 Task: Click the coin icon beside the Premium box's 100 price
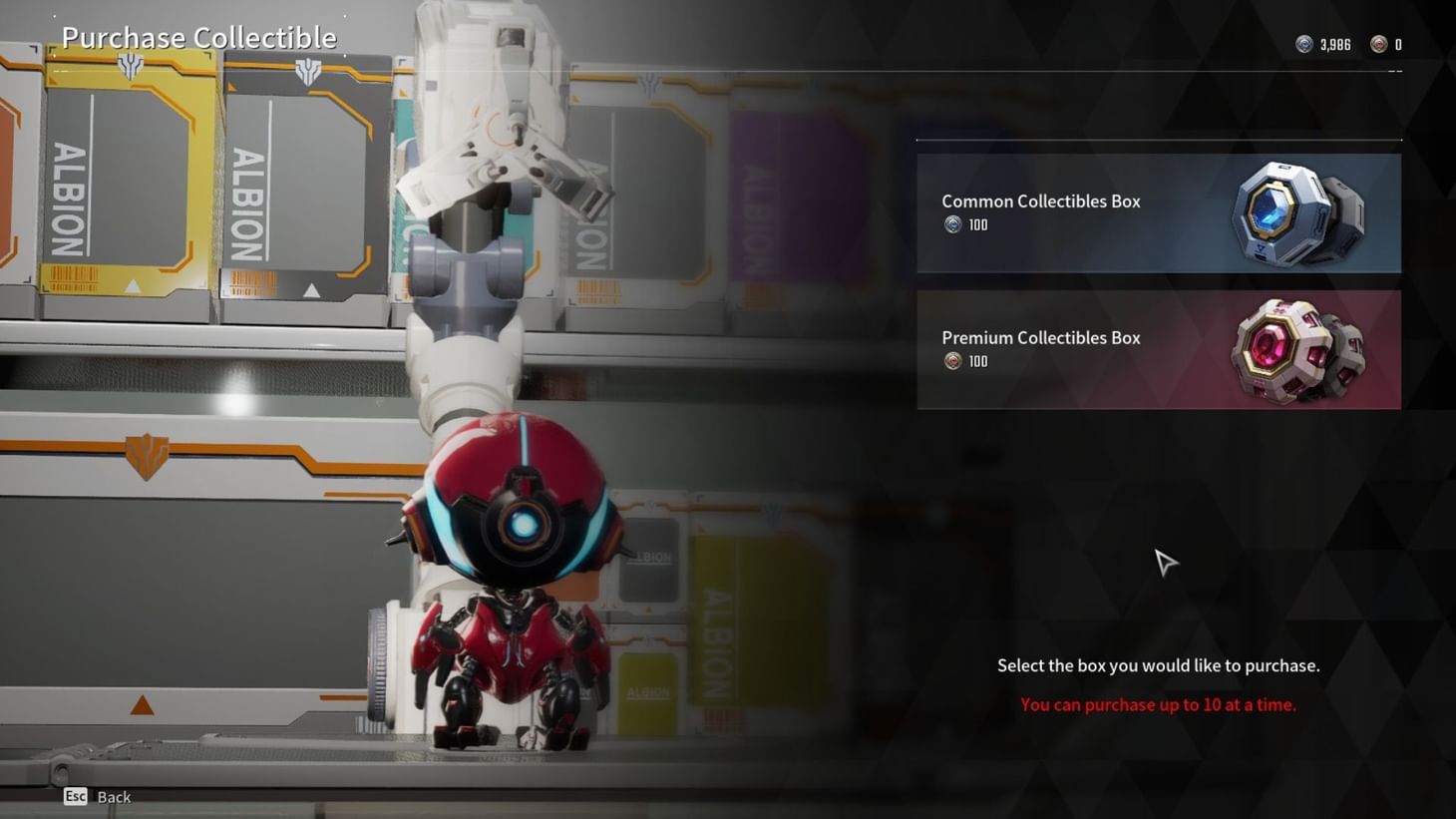(951, 361)
